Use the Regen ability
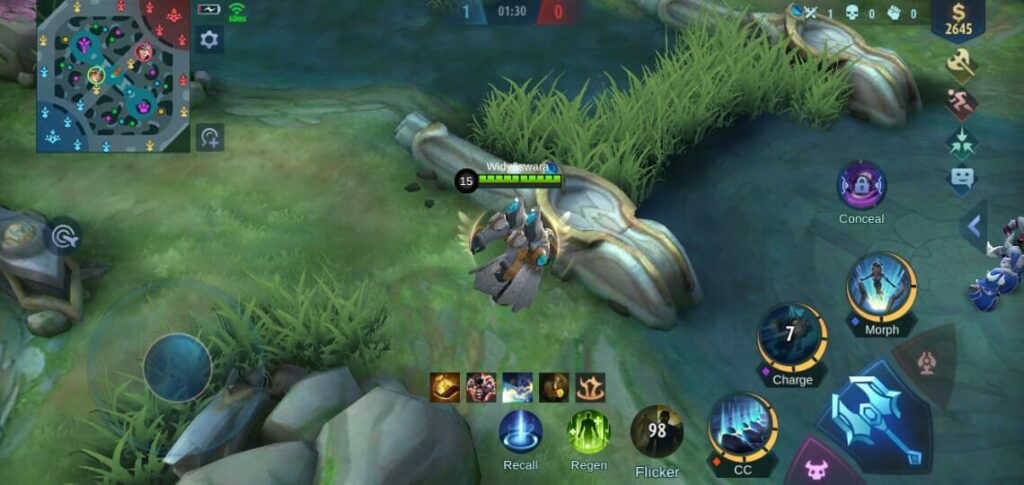 click(x=588, y=432)
